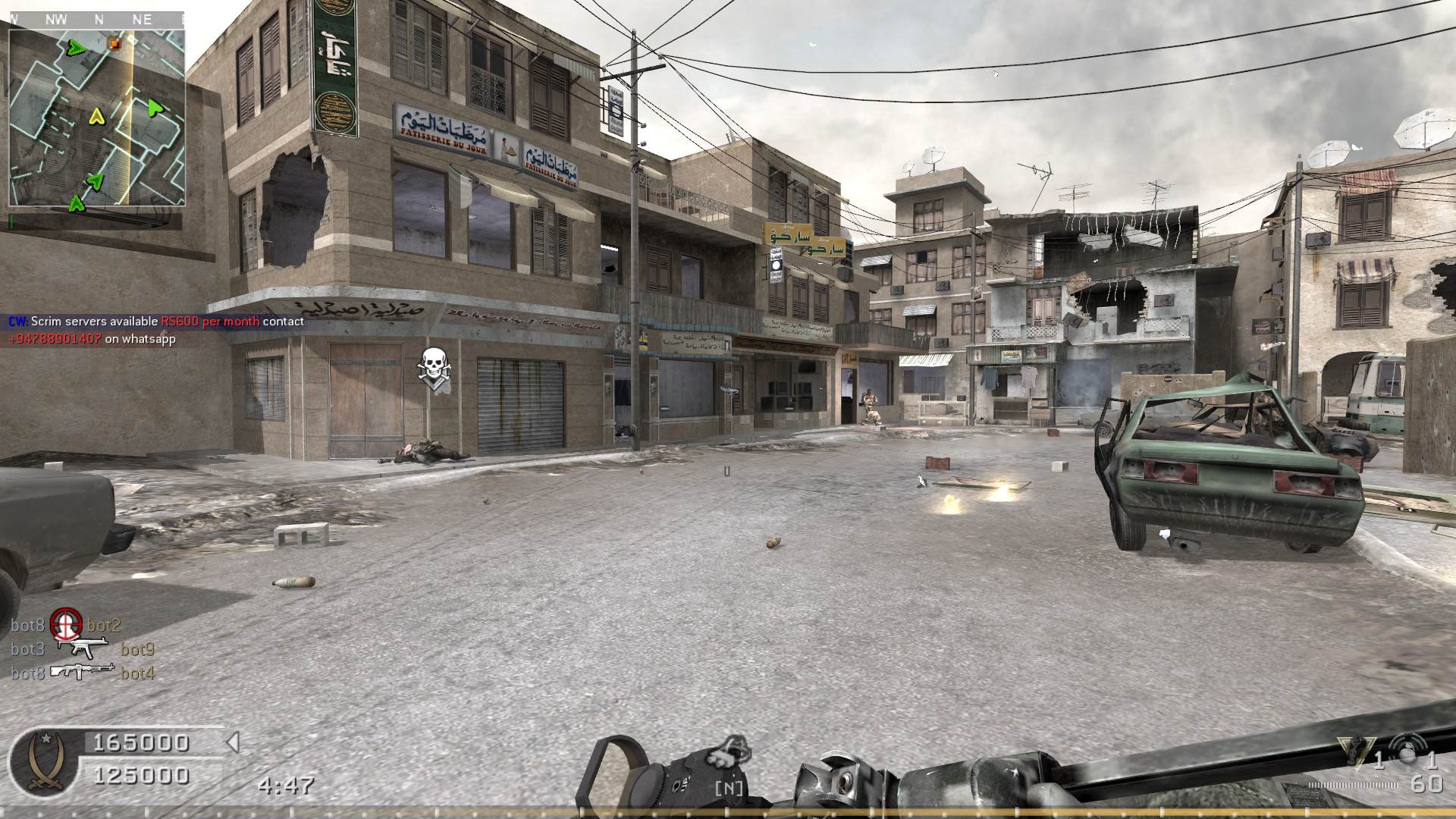Click the minimap in the corner
Image resolution: width=1456 pixels, height=819 pixels.
(x=96, y=118)
